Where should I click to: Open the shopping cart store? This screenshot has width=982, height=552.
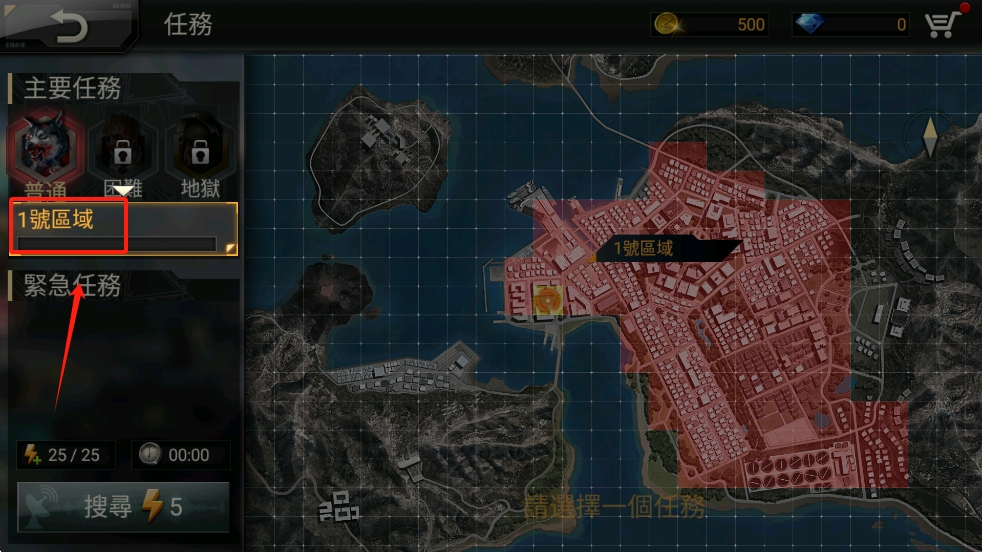pos(943,24)
